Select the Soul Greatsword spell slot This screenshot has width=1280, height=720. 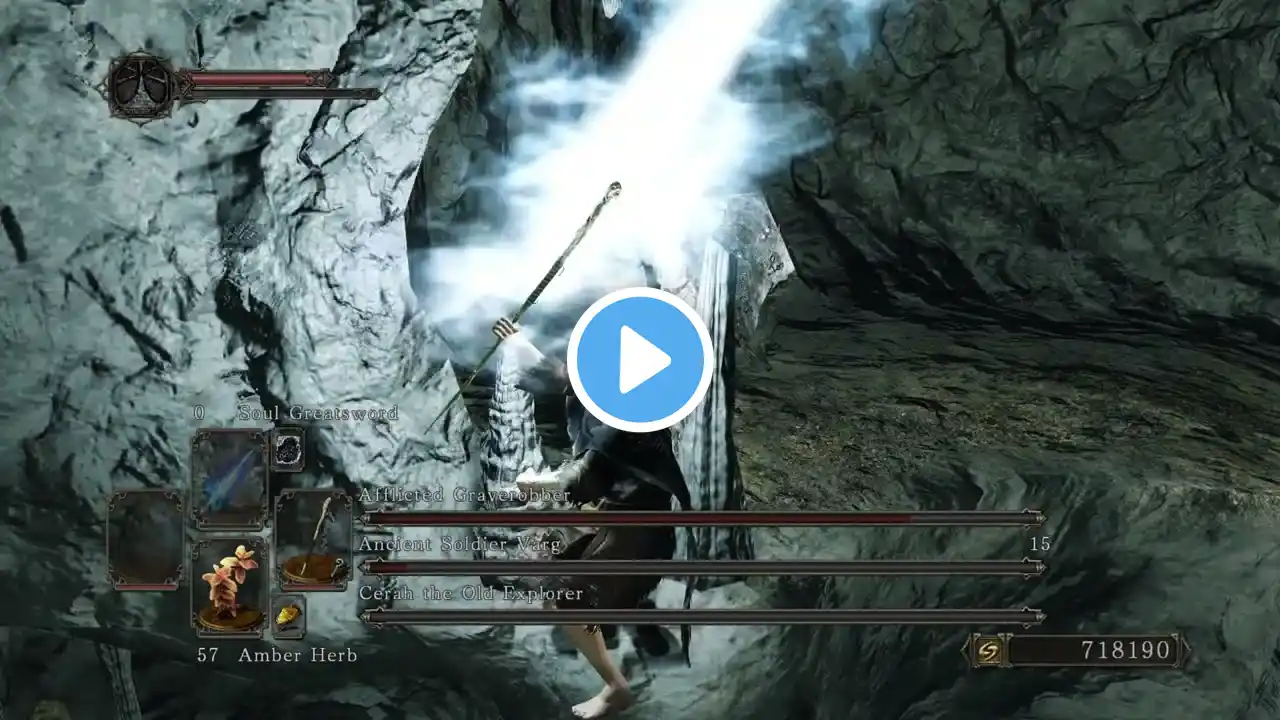pyautogui.click(x=229, y=478)
